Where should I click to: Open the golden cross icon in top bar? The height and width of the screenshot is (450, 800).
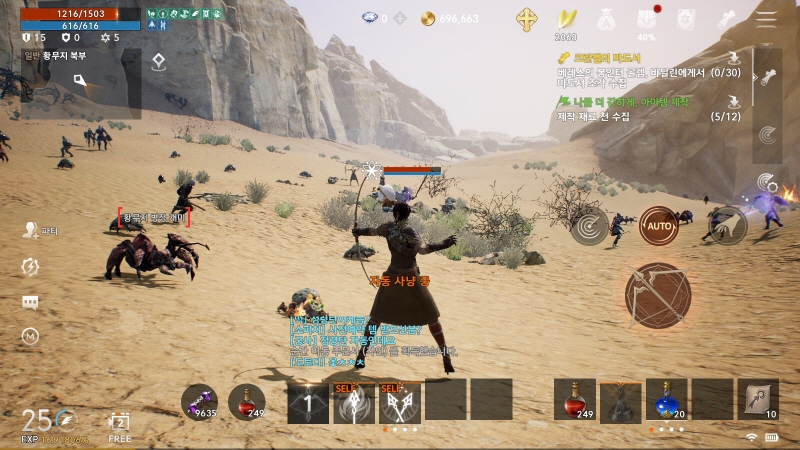point(526,19)
